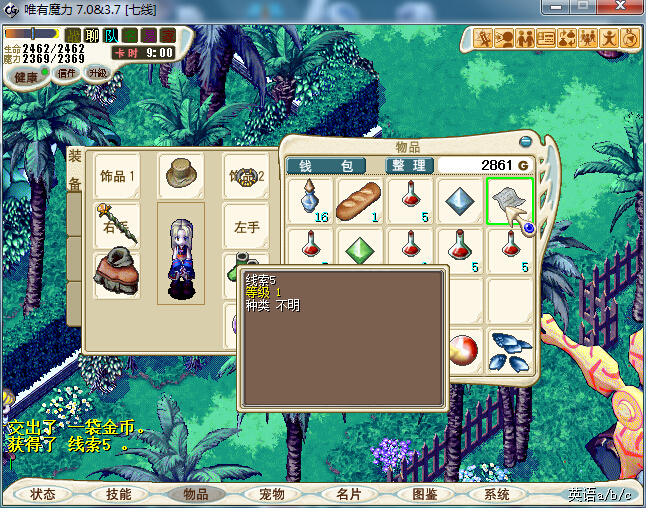
Task: Select the blue seashells item slot
Action: pyautogui.click(x=509, y=351)
